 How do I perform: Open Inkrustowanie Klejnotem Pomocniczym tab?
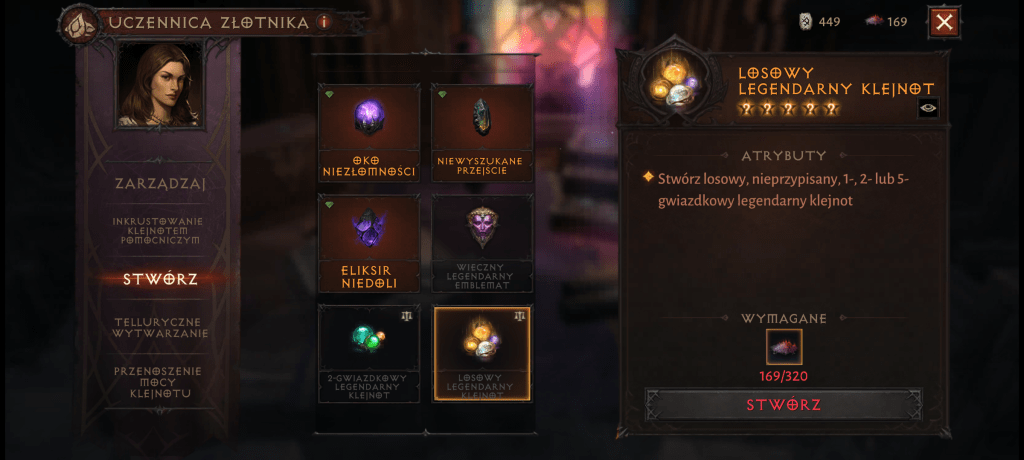pos(160,230)
